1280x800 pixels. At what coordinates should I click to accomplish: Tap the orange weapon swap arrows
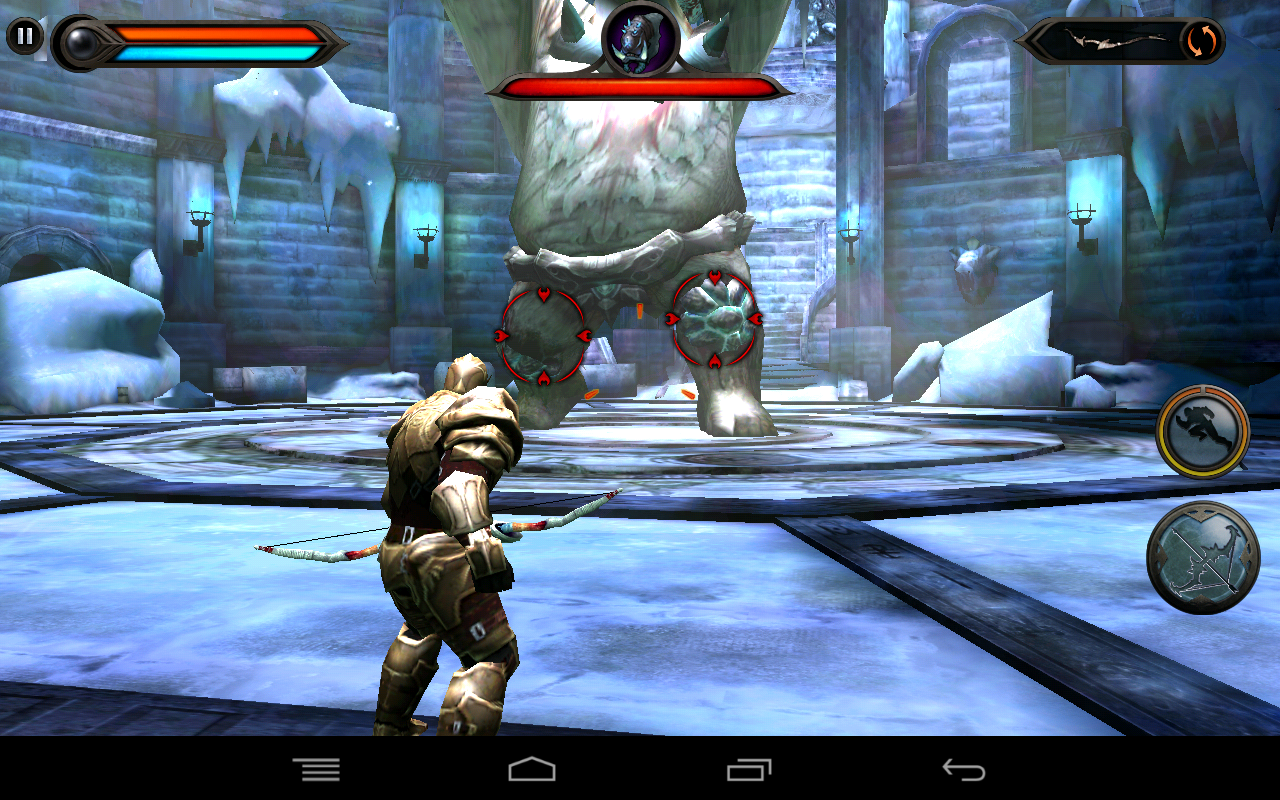pyautogui.click(x=1199, y=41)
